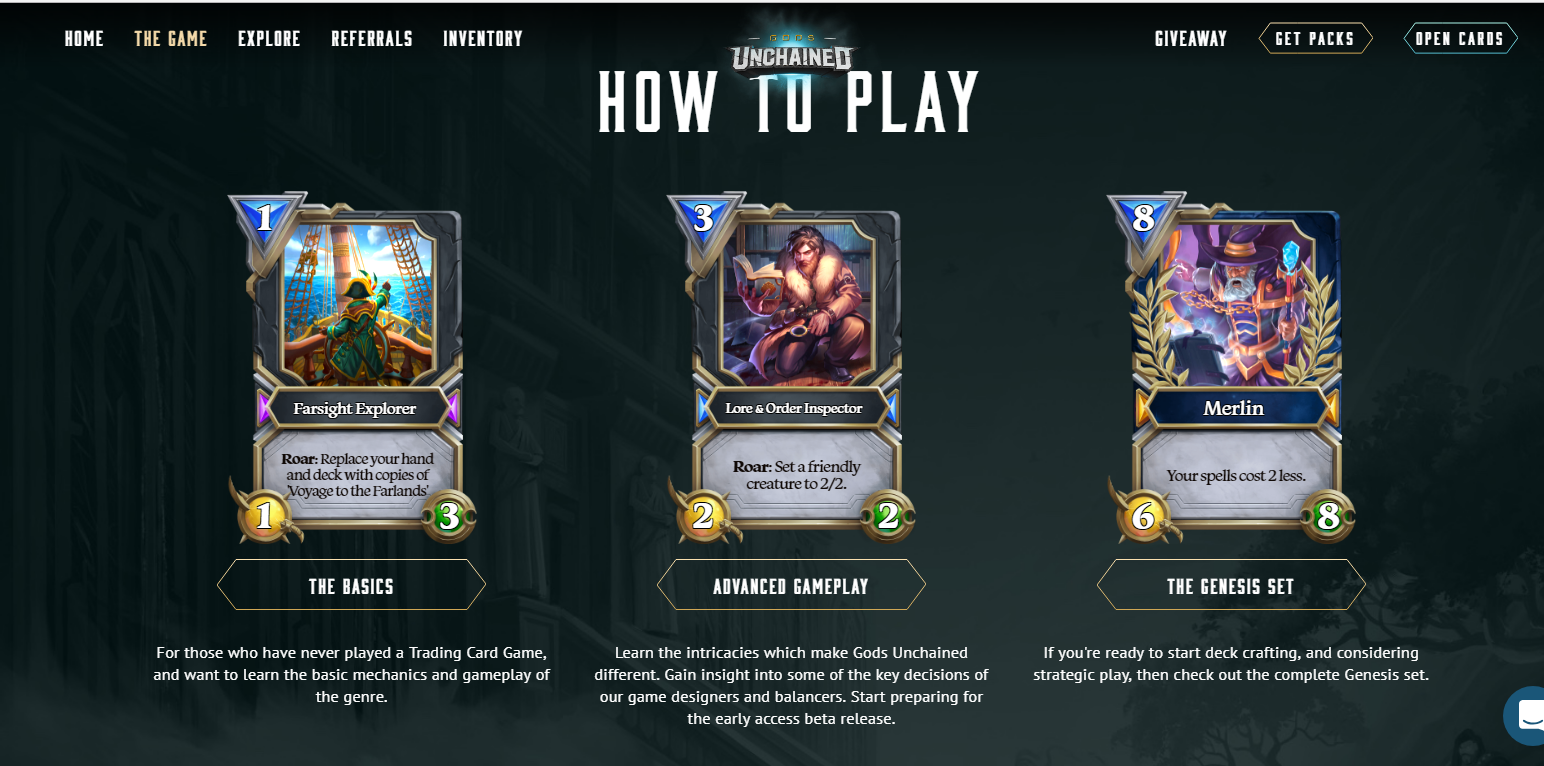Open THE BASICS guide
Viewport: 1544px width, 766px height.
pos(351,585)
